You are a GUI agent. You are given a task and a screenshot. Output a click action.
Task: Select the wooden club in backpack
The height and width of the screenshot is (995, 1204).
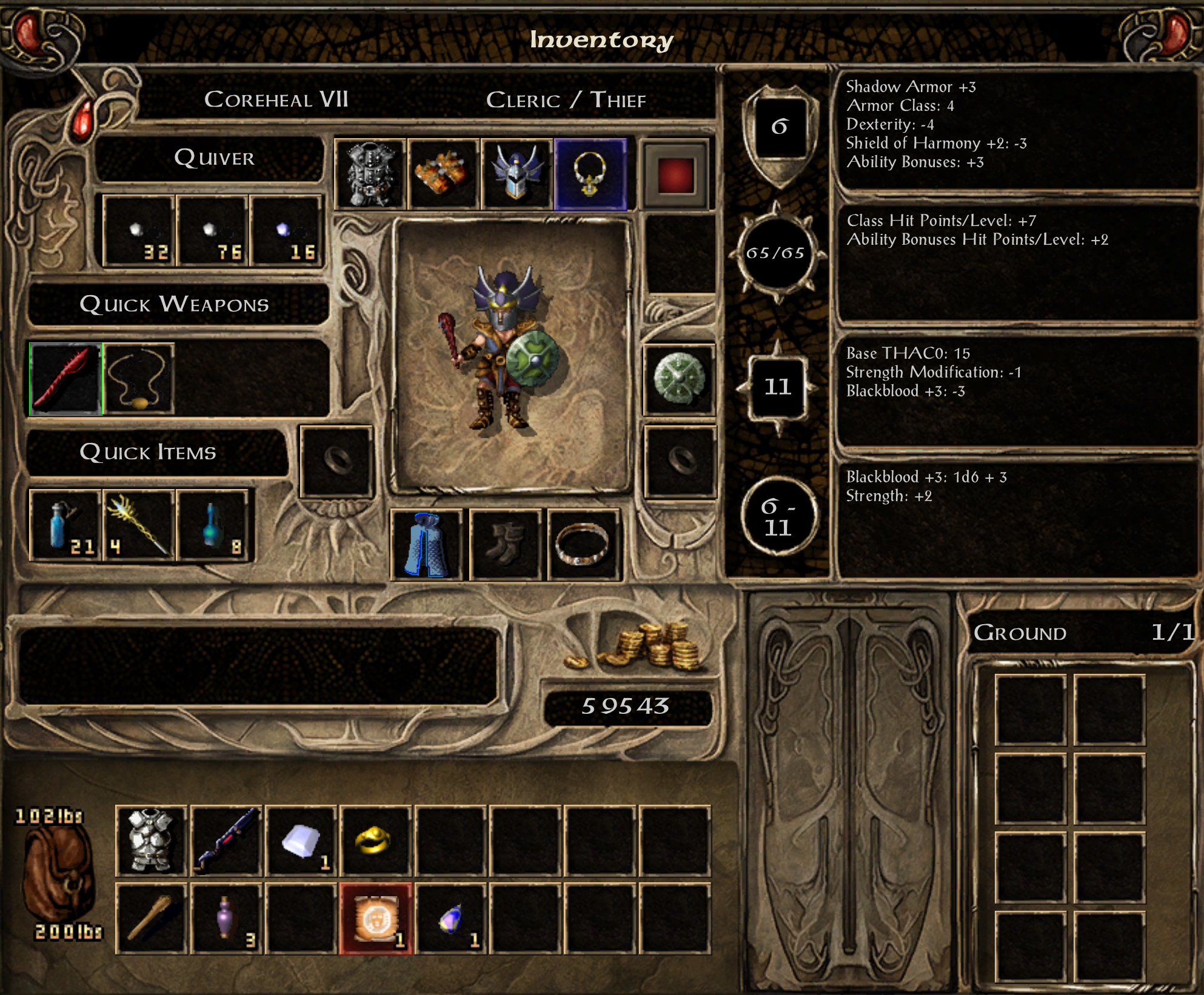point(151,919)
